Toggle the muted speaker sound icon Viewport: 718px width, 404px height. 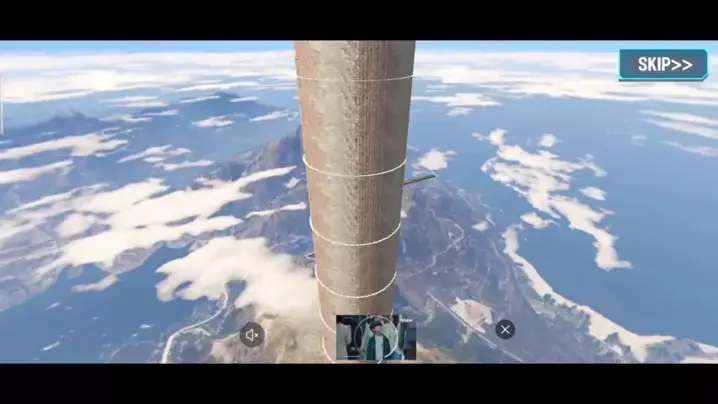click(x=252, y=335)
